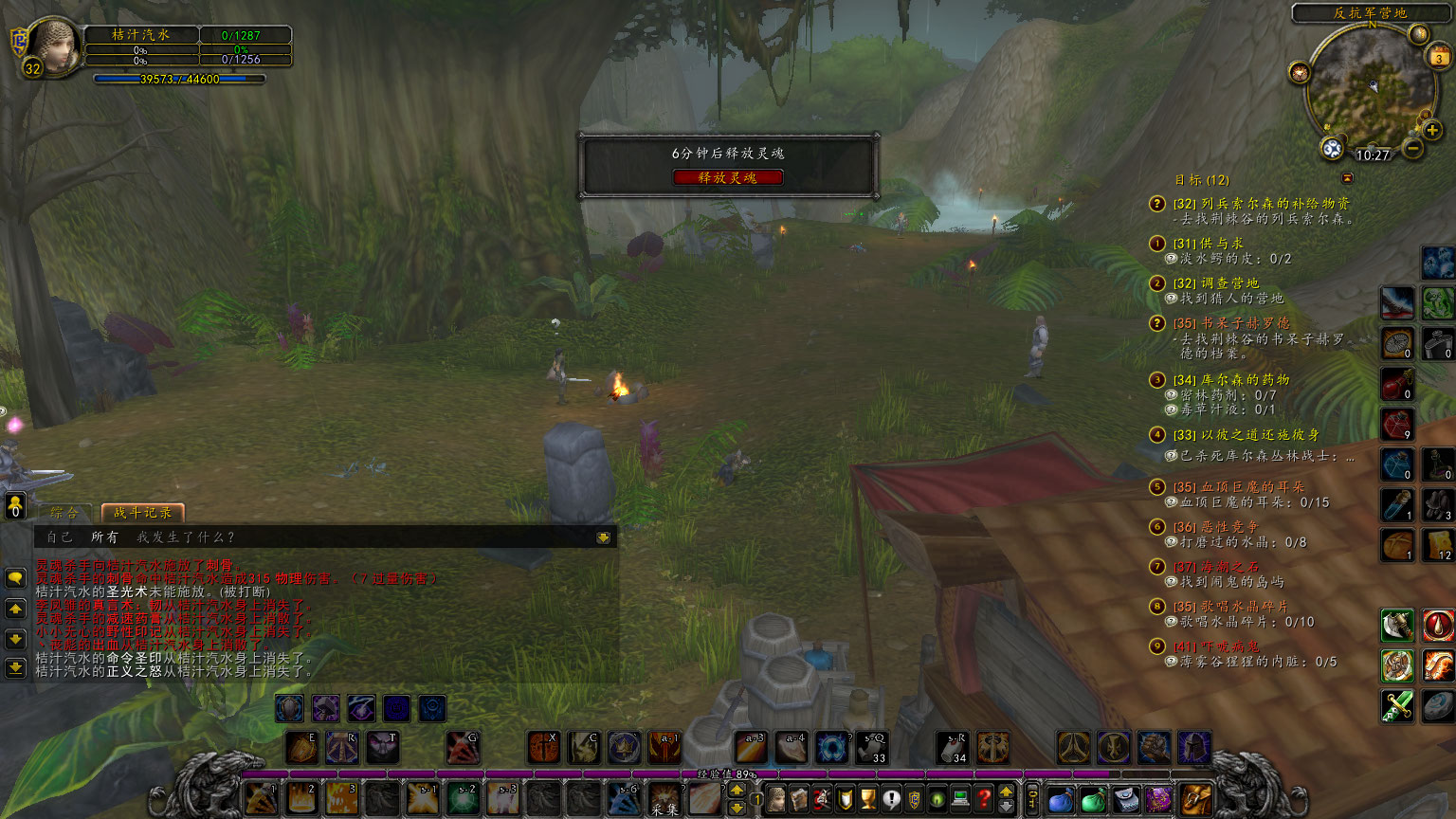This screenshot has height=819, width=1456.
Task: Click the blue tracking icon on the minimap
Action: tap(1332, 148)
